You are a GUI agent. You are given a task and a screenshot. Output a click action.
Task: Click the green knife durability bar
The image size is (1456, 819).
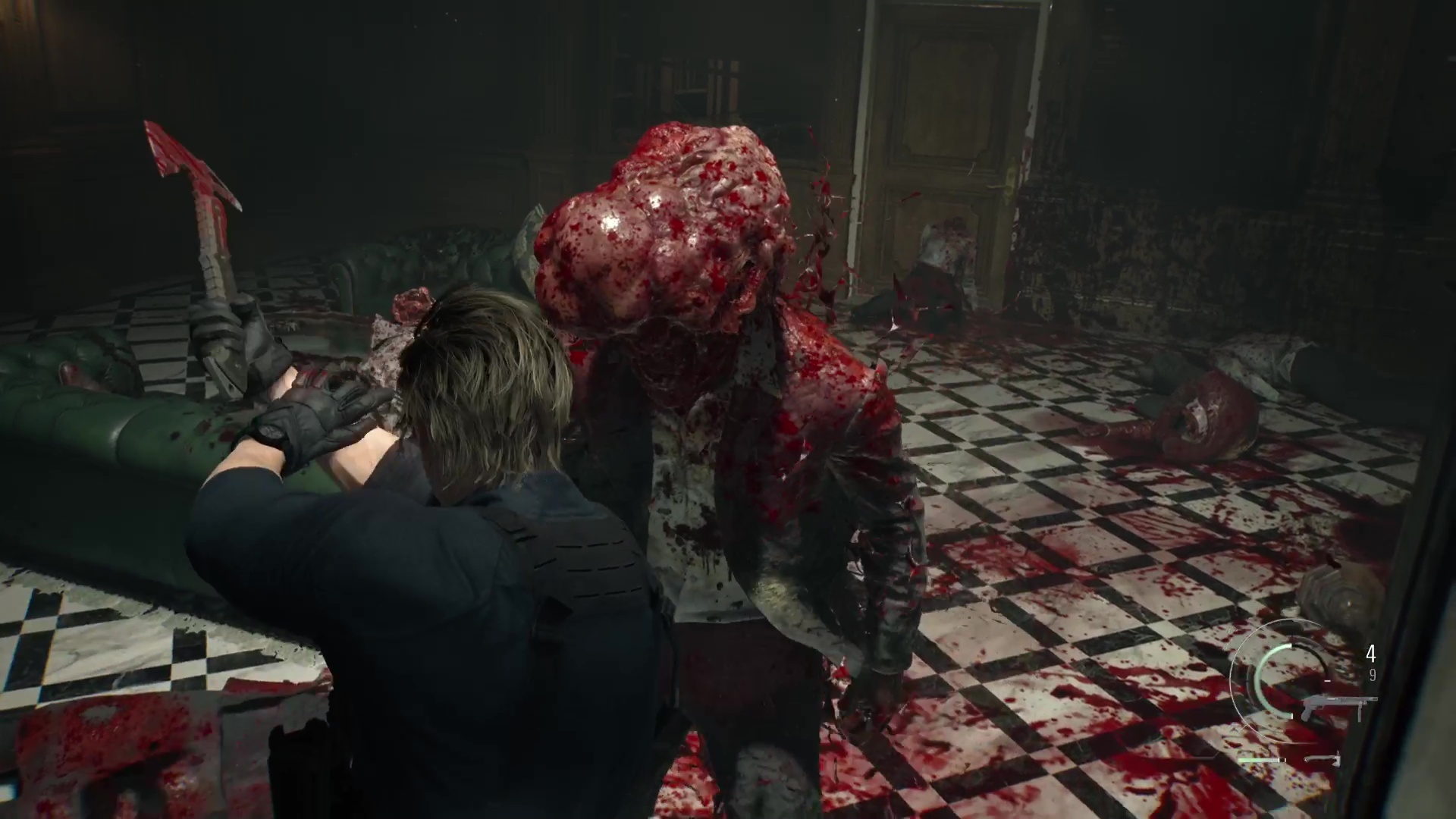click(1255, 760)
